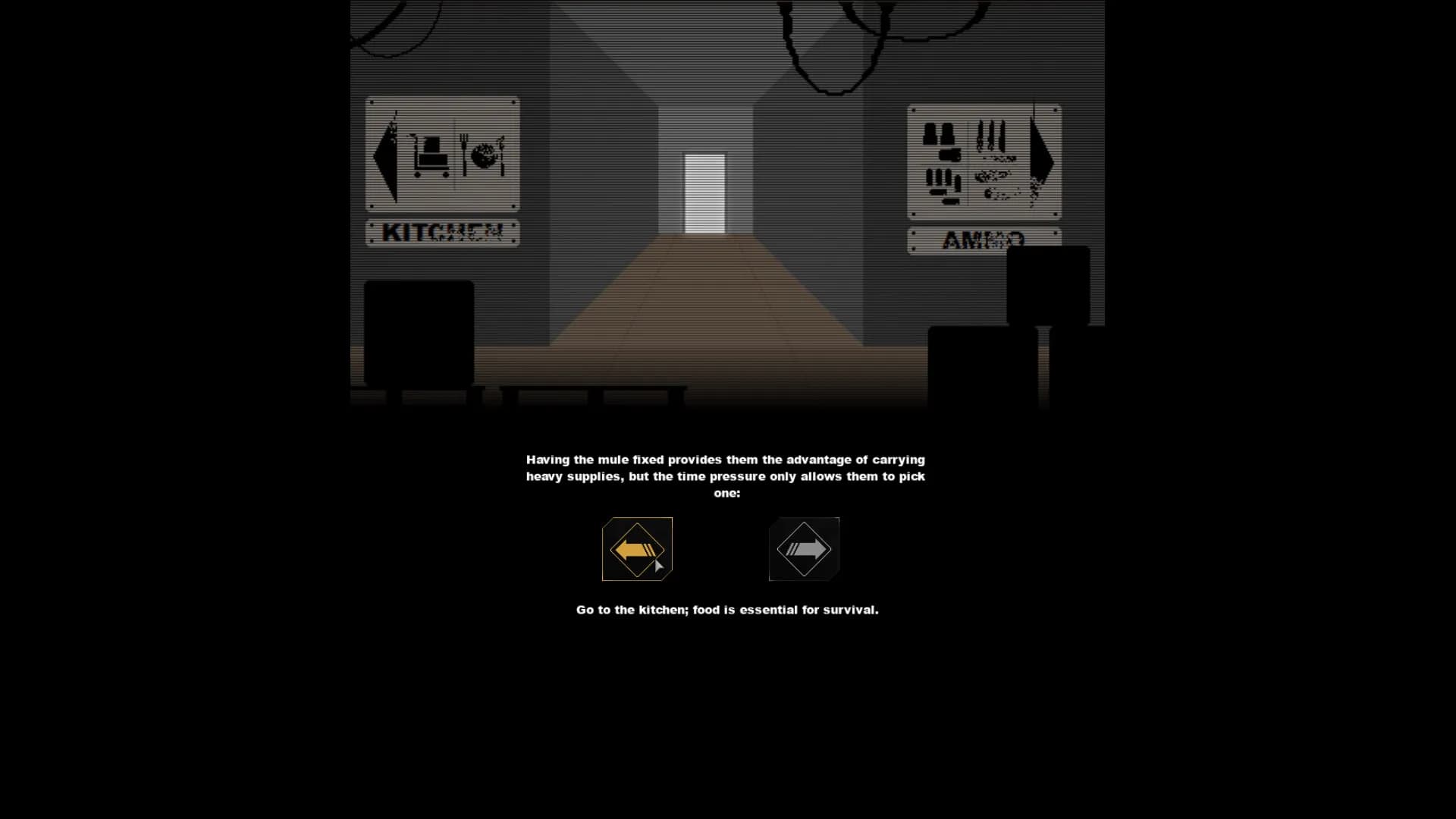The image size is (1456, 819).
Task: Toggle the currently outlined choice button
Action: (637, 549)
